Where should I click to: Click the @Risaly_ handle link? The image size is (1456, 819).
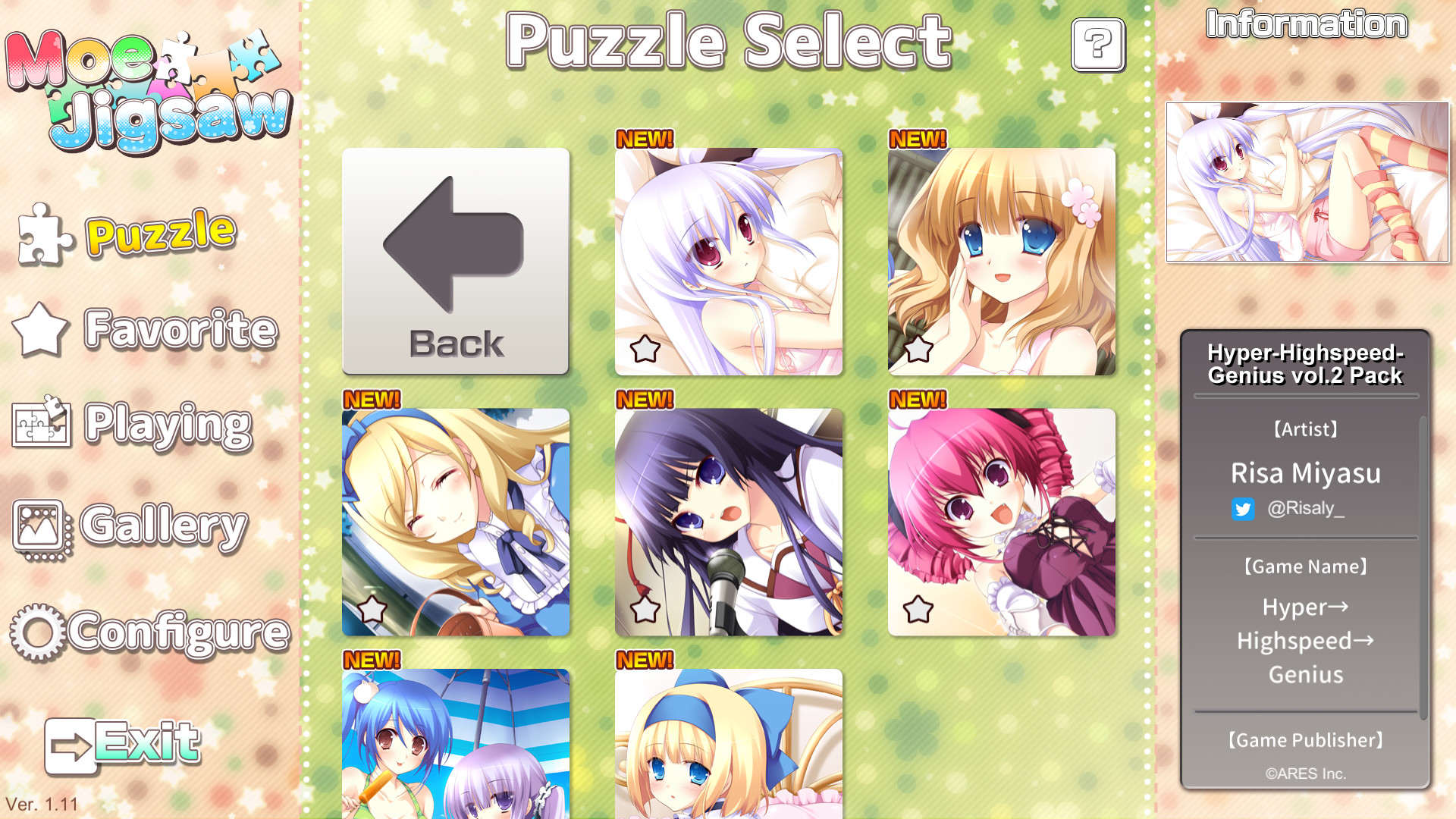coord(1308,510)
